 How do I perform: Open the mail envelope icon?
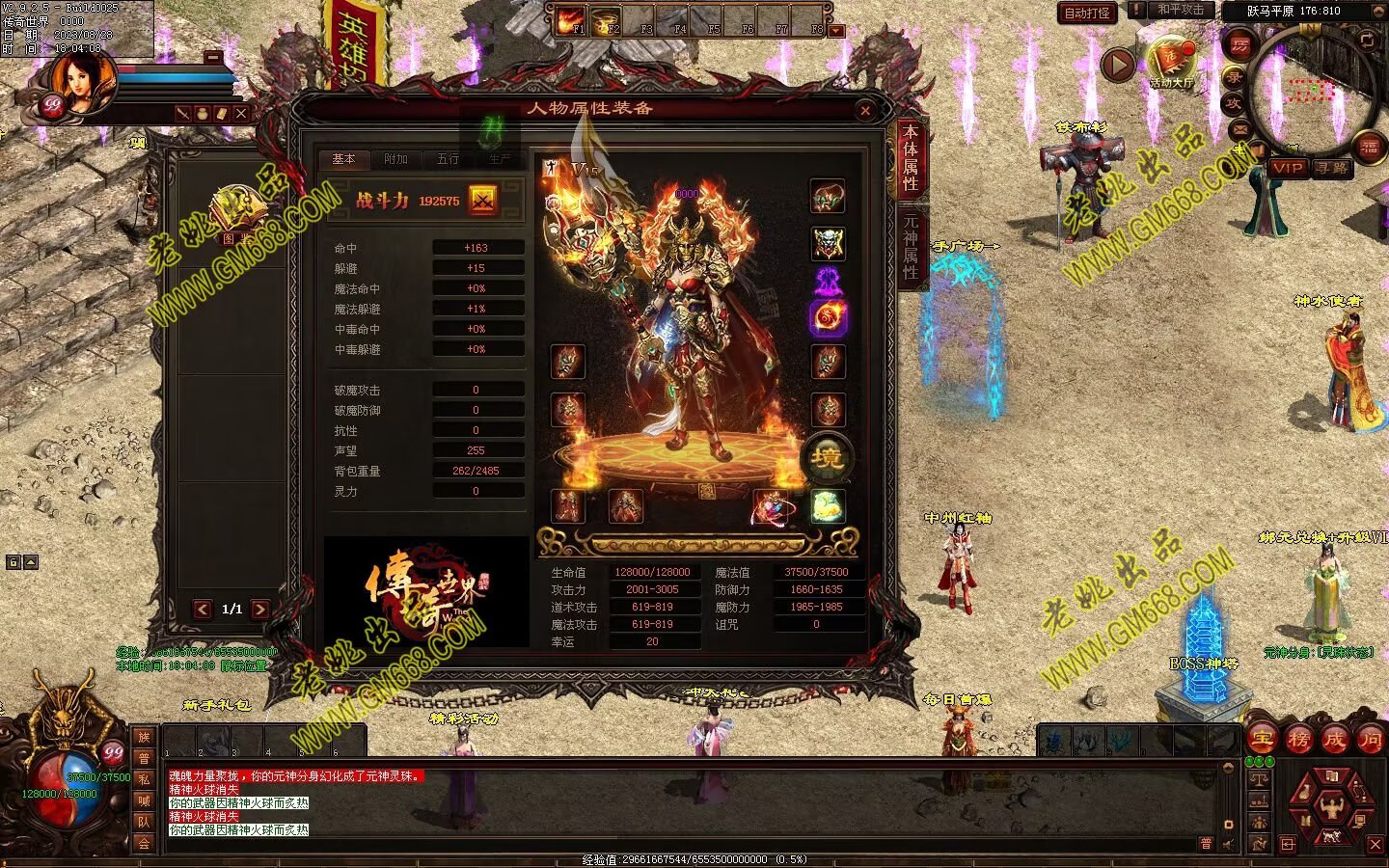coord(1240,129)
